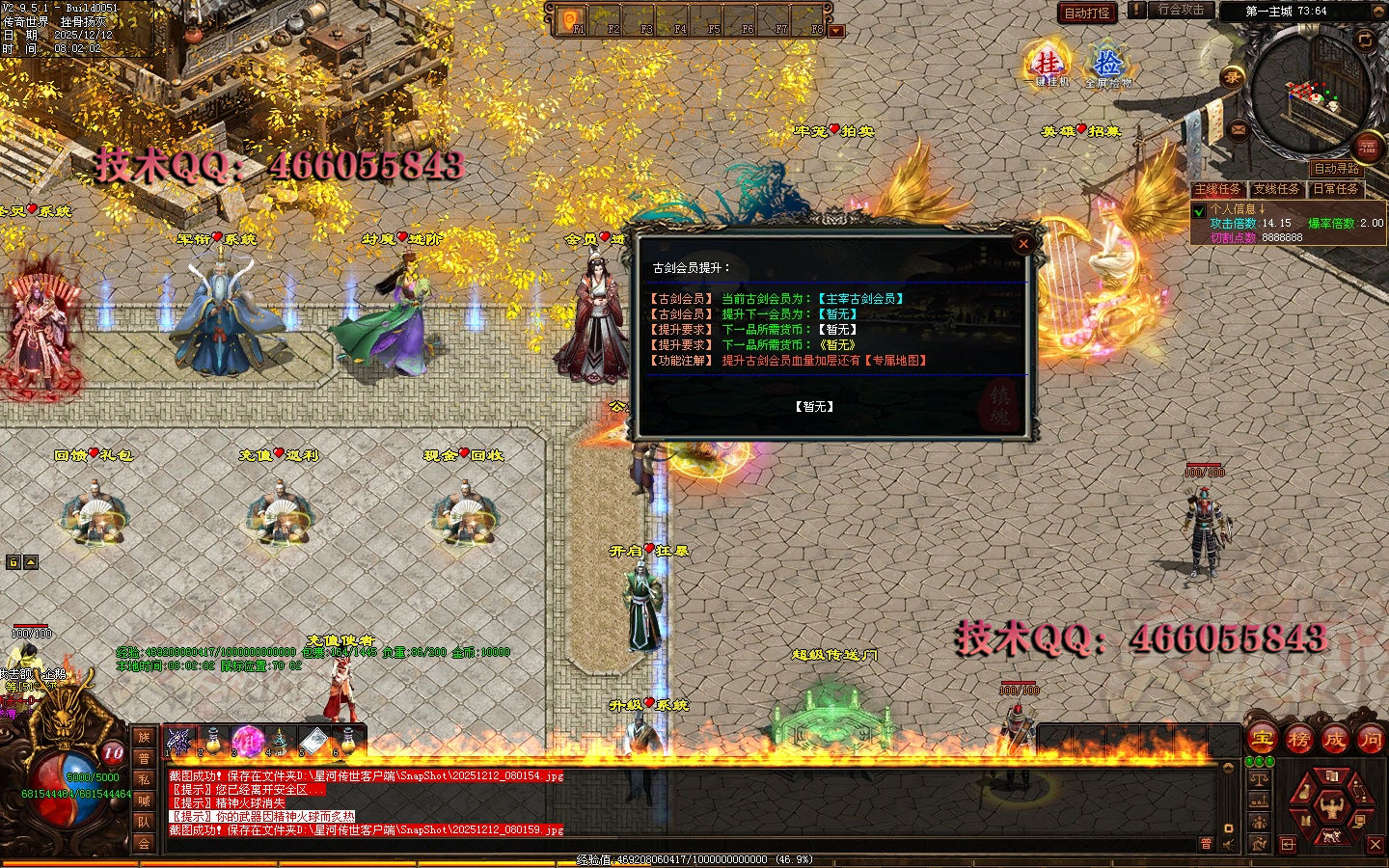
Task: Open the 榜 ranking round button
Action: tap(1298, 740)
